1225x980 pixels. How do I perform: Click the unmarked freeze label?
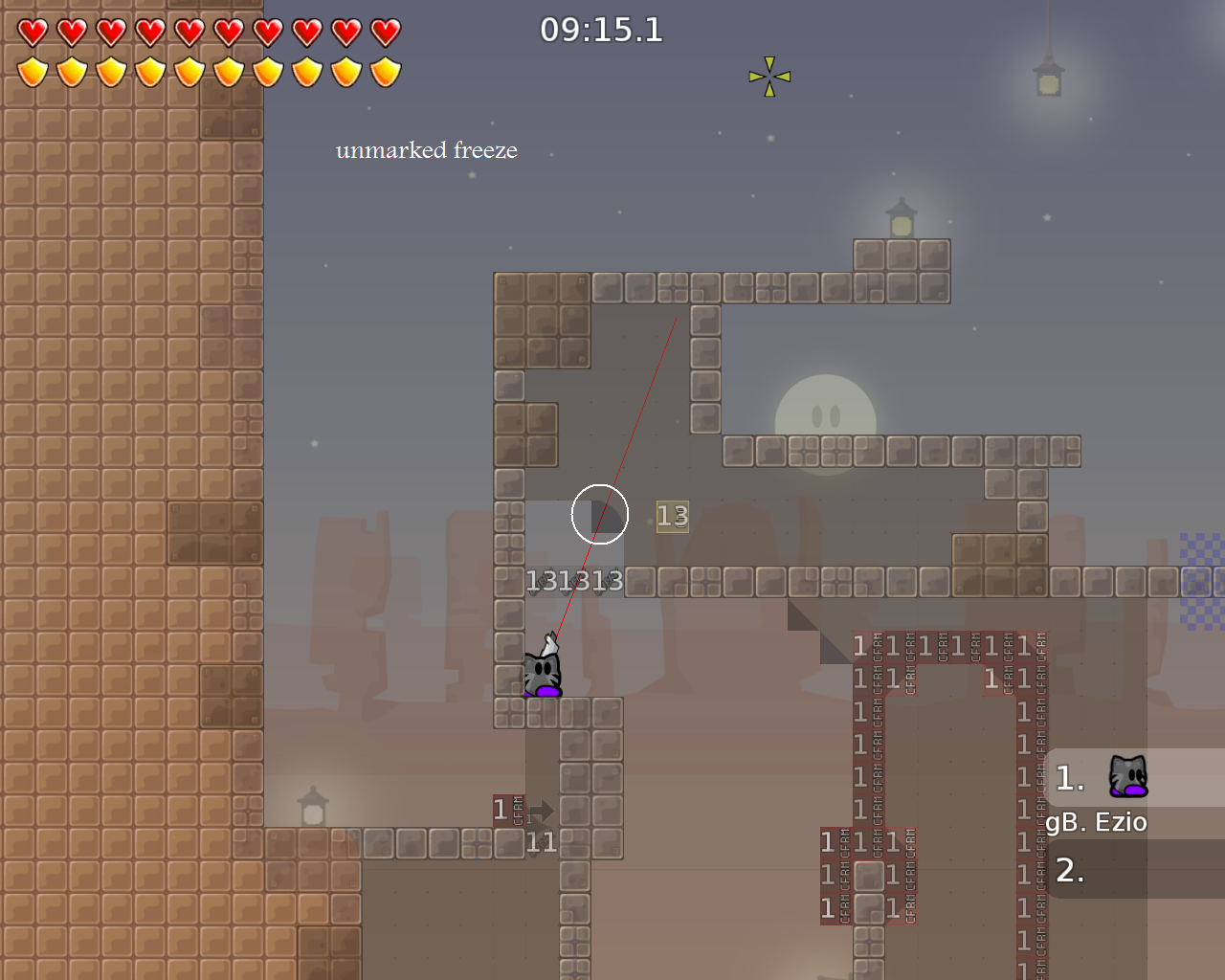tap(427, 150)
